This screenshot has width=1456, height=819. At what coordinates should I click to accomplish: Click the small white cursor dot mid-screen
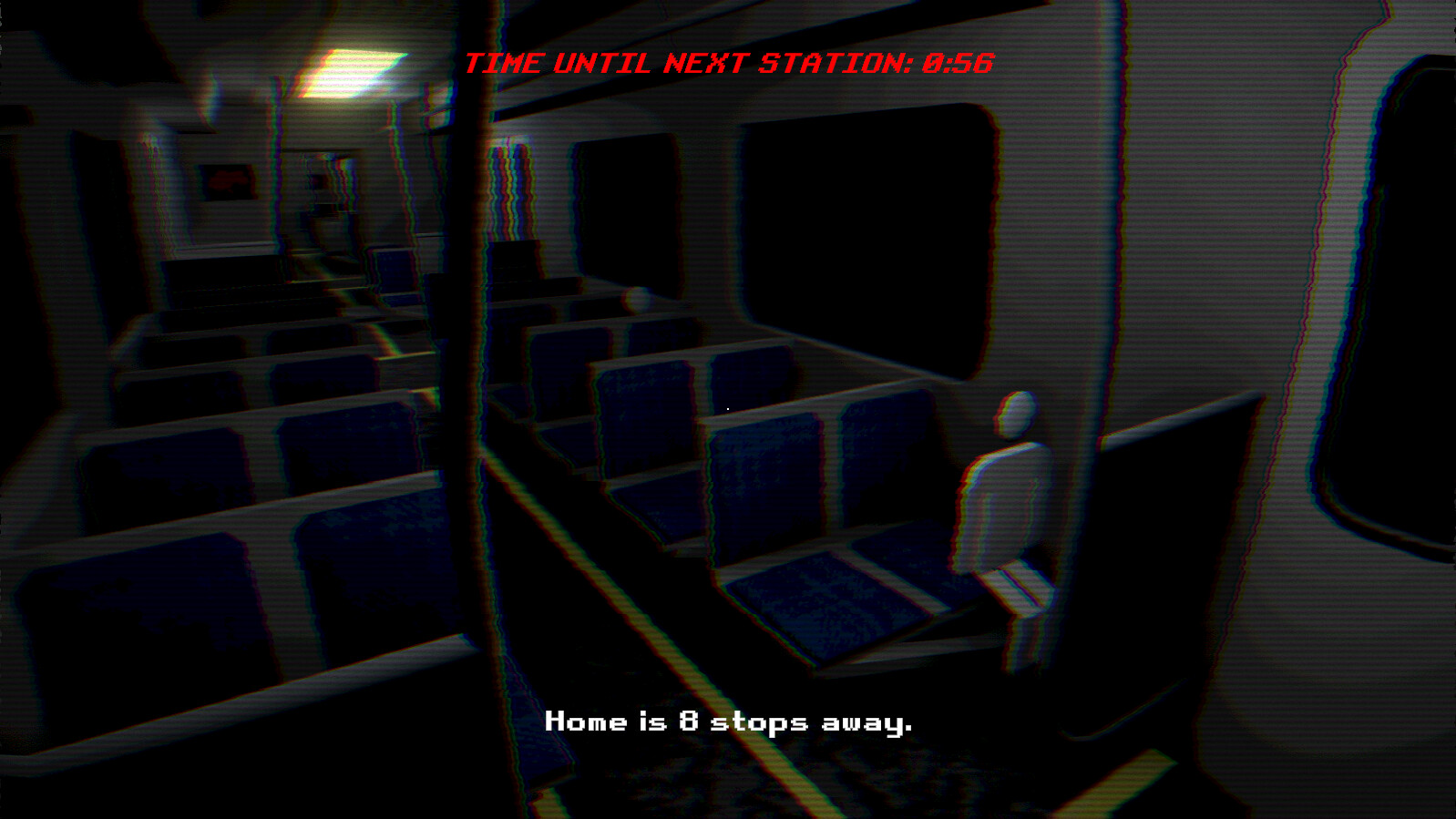728,409
